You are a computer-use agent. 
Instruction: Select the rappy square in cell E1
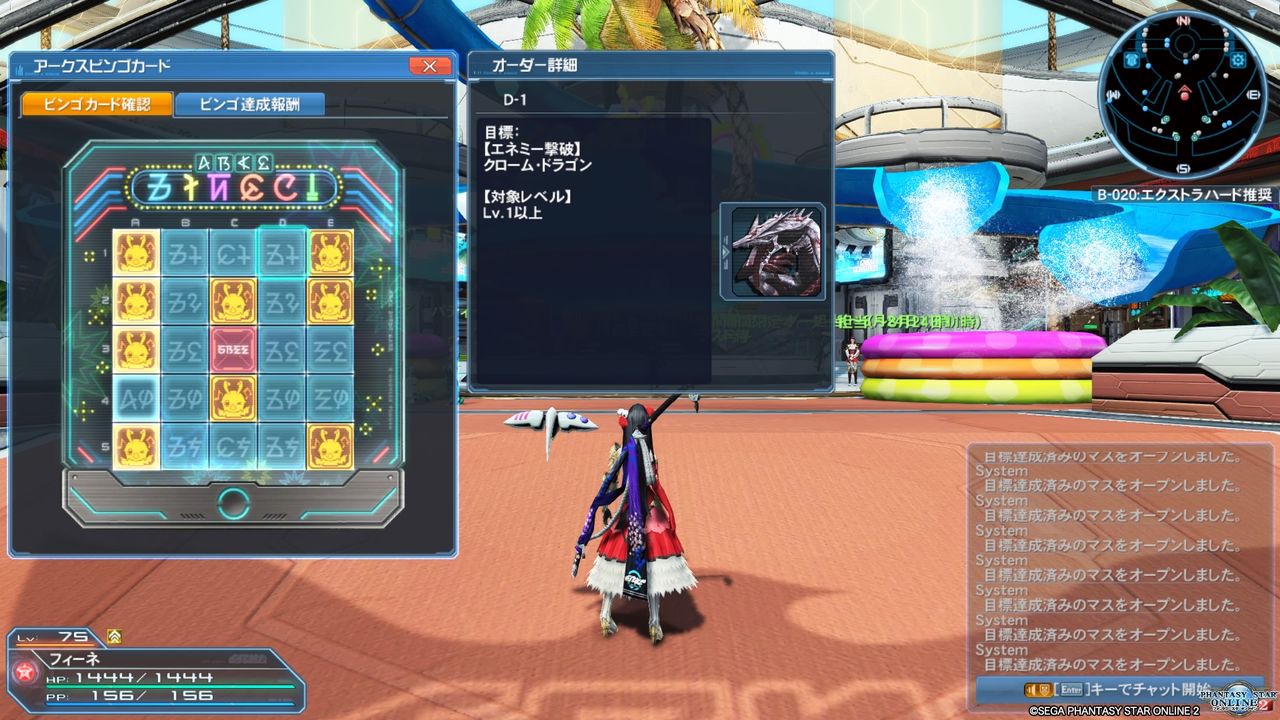point(329,254)
